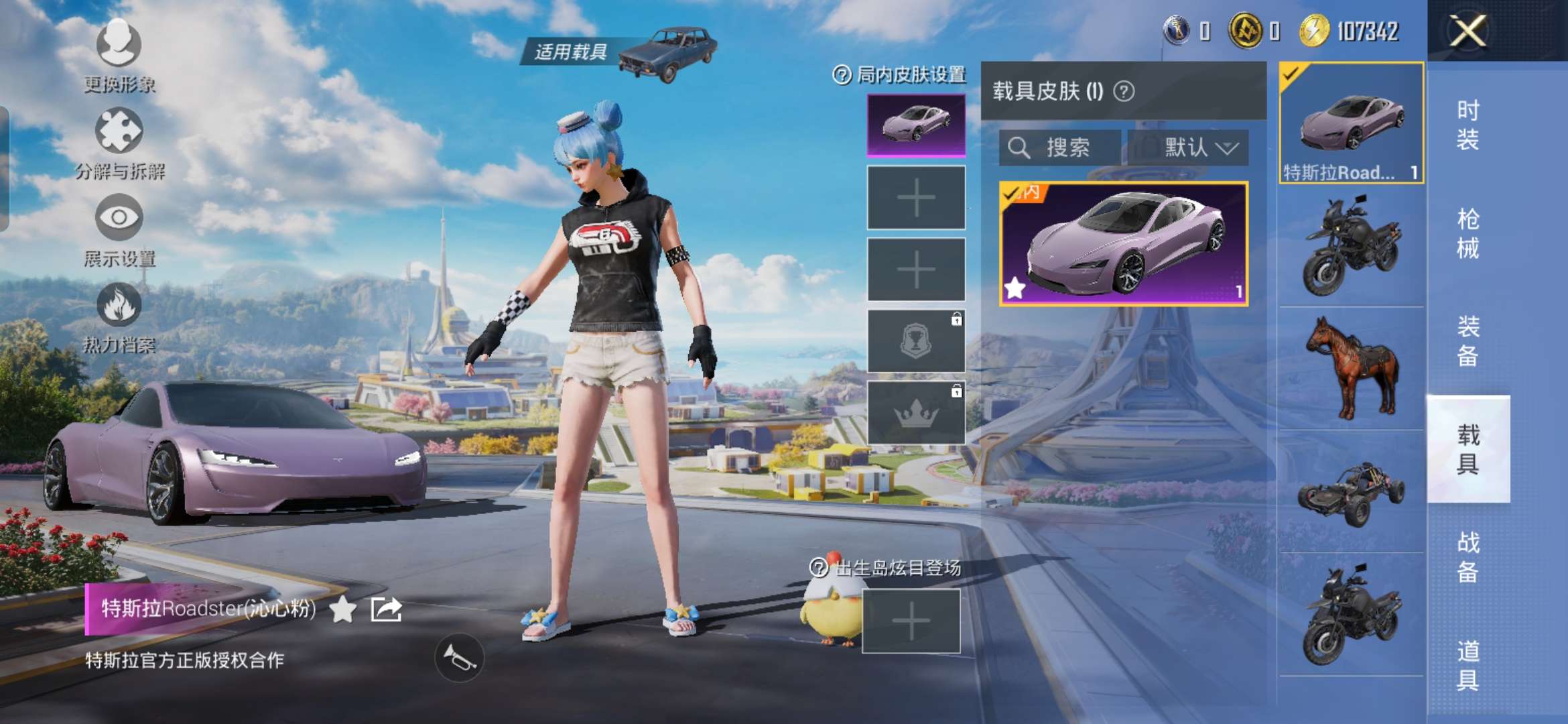Open 展示设置 display settings
Image resolution: width=1568 pixels, height=724 pixels.
[x=119, y=228]
